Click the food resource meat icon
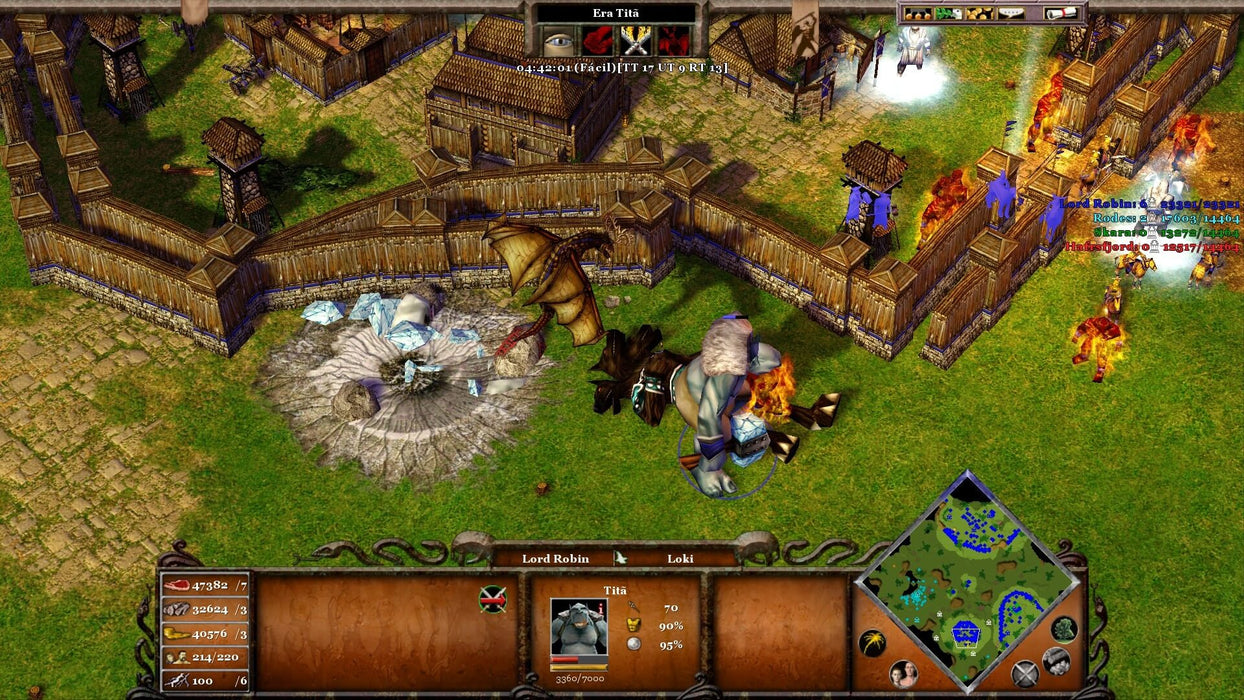 click(x=176, y=585)
